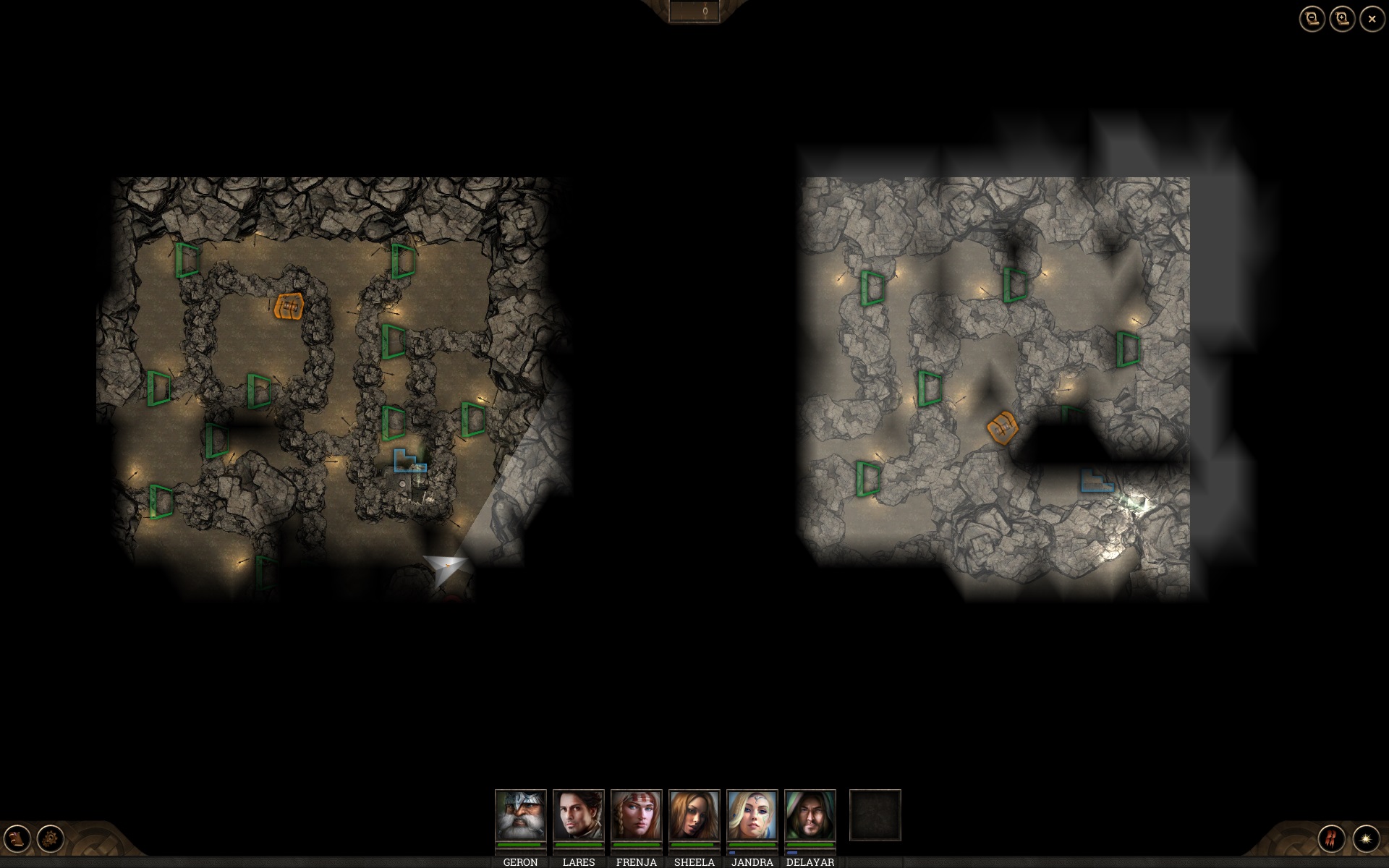Image resolution: width=1389 pixels, height=868 pixels.
Task: Open settings via the gear icon
Action: click(51, 838)
